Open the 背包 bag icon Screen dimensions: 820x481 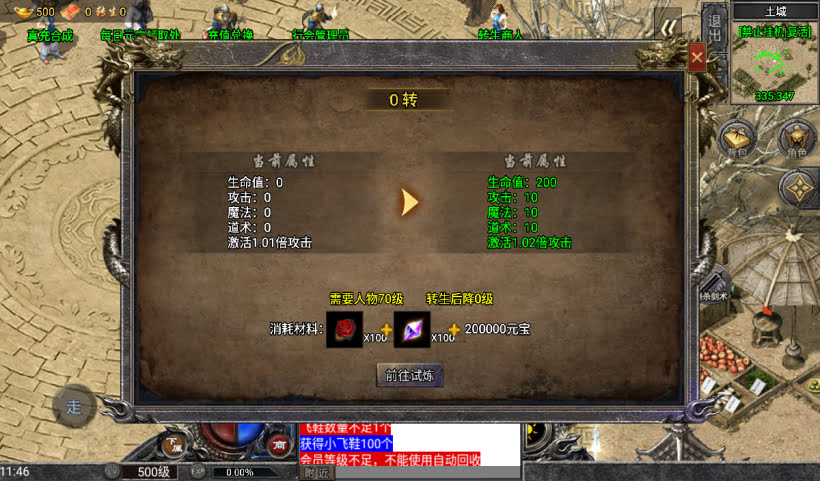pos(738,139)
